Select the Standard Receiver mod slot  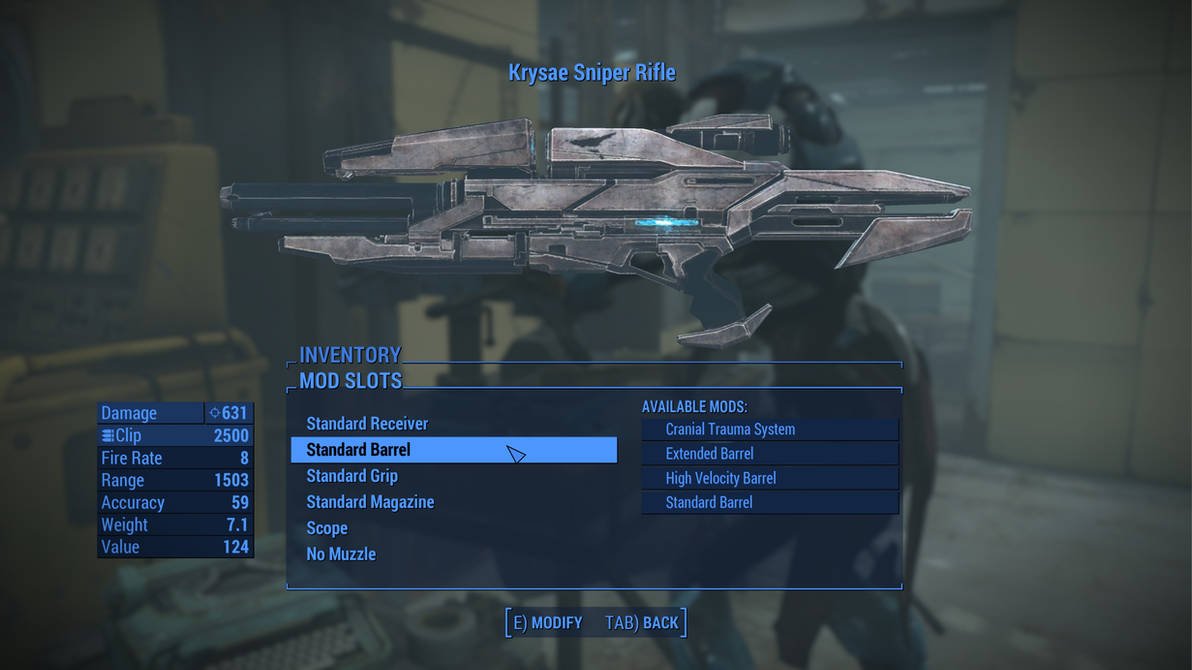pos(367,424)
